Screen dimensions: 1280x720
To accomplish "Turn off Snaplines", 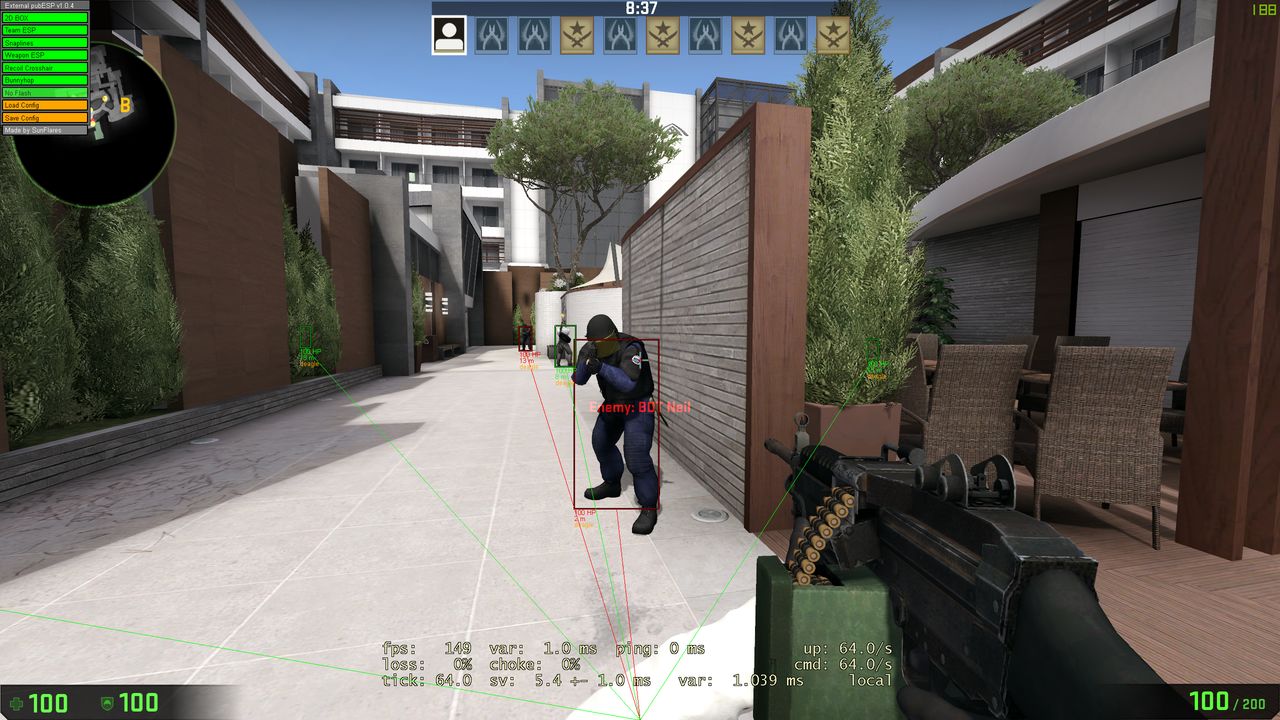I will [x=45, y=42].
